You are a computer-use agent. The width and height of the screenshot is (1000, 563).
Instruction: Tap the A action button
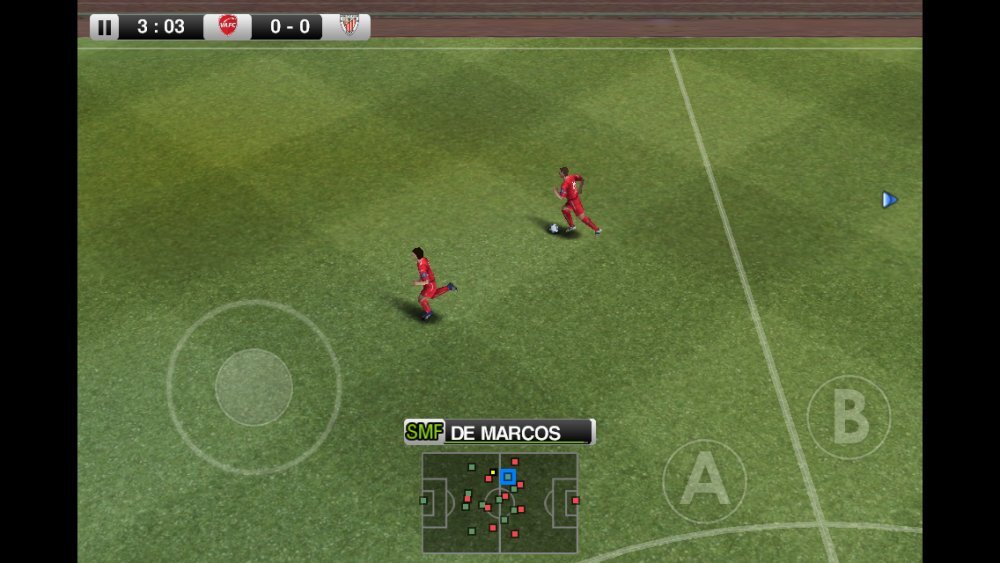pos(705,481)
